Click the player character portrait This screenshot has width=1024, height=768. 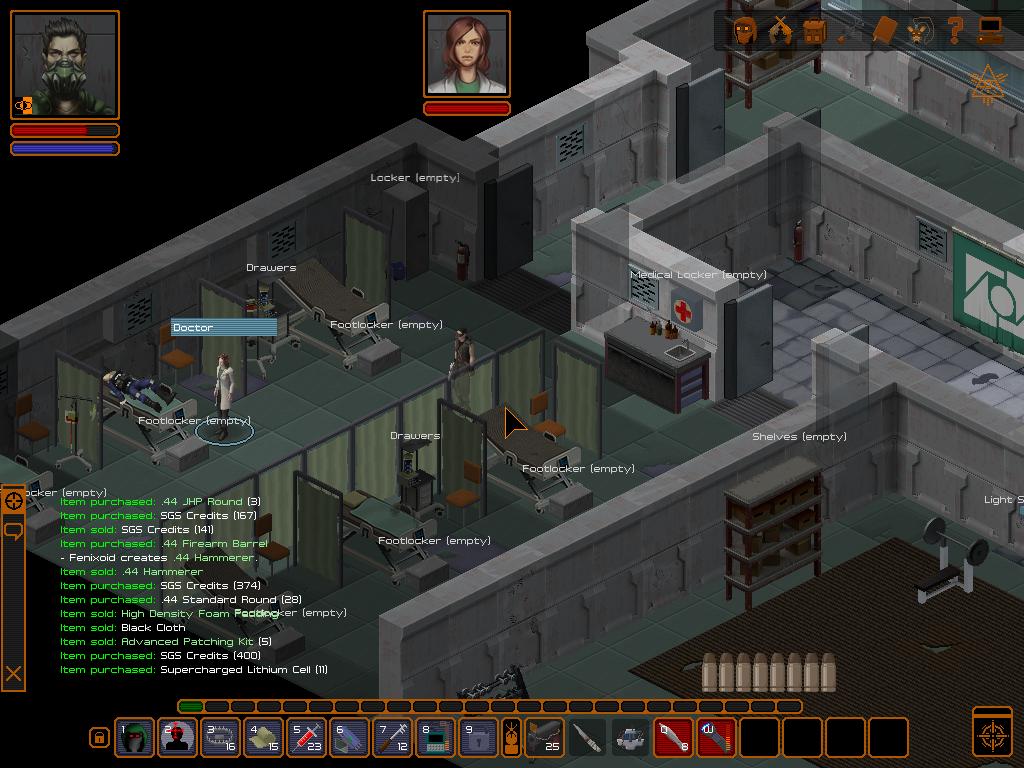pos(65,66)
